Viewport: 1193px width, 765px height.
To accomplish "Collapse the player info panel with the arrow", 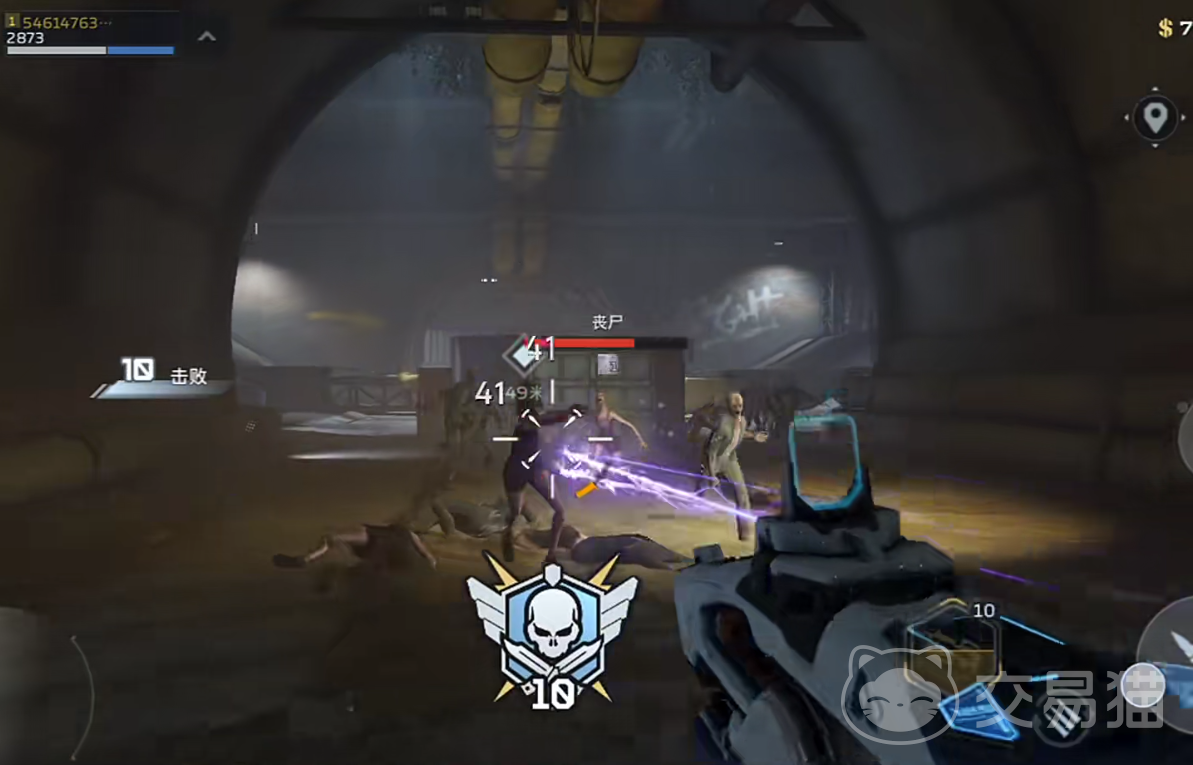I will [207, 37].
